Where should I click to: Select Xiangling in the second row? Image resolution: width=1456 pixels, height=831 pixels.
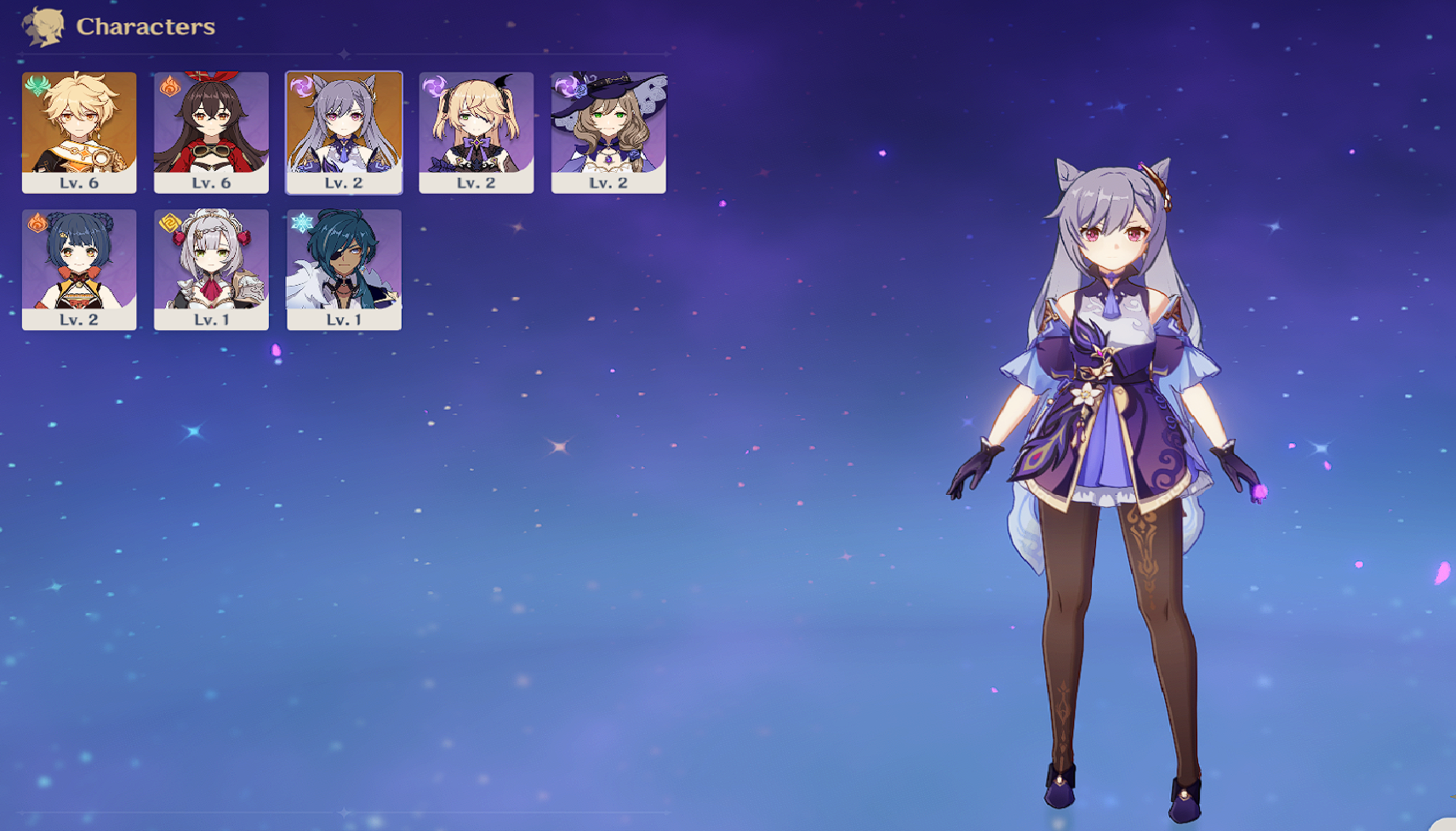(78, 265)
